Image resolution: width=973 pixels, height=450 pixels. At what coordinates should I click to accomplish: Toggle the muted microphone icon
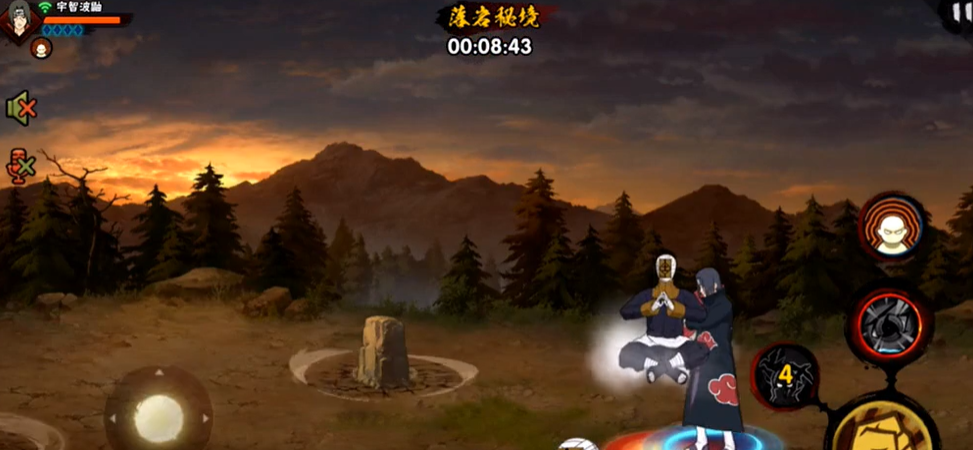tap(21, 165)
